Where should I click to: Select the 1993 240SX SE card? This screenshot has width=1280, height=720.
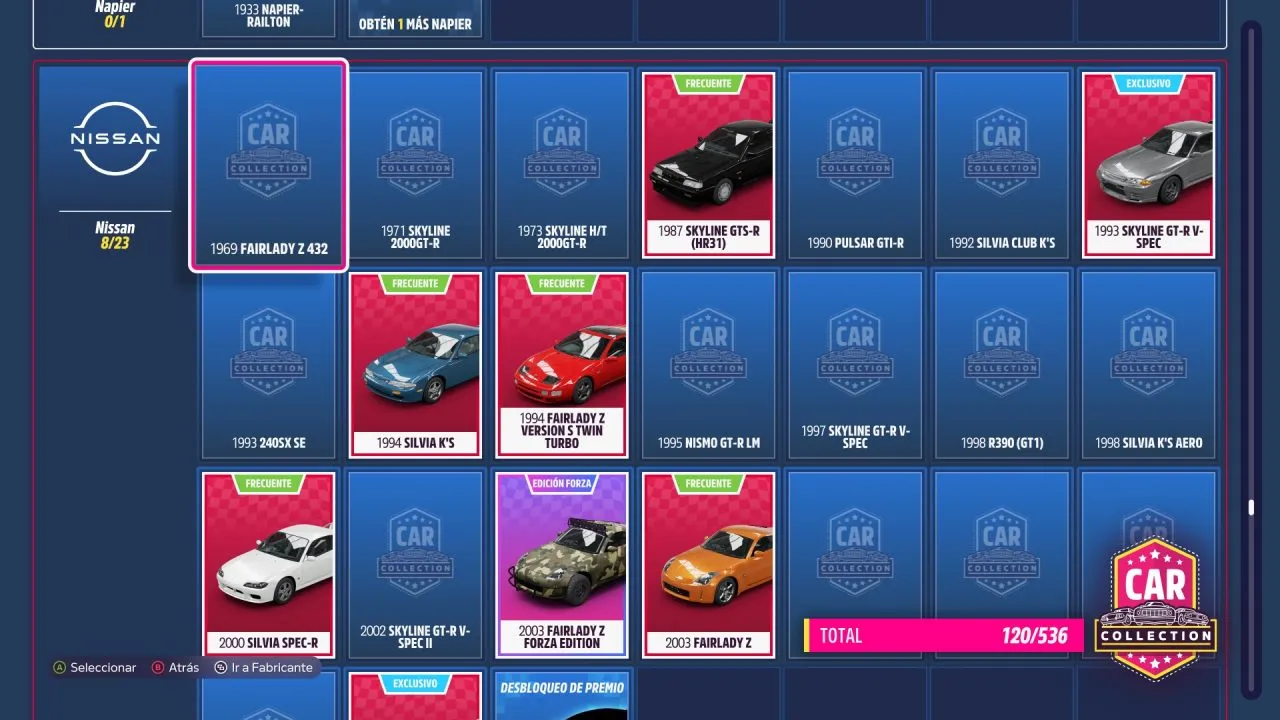[268, 365]
